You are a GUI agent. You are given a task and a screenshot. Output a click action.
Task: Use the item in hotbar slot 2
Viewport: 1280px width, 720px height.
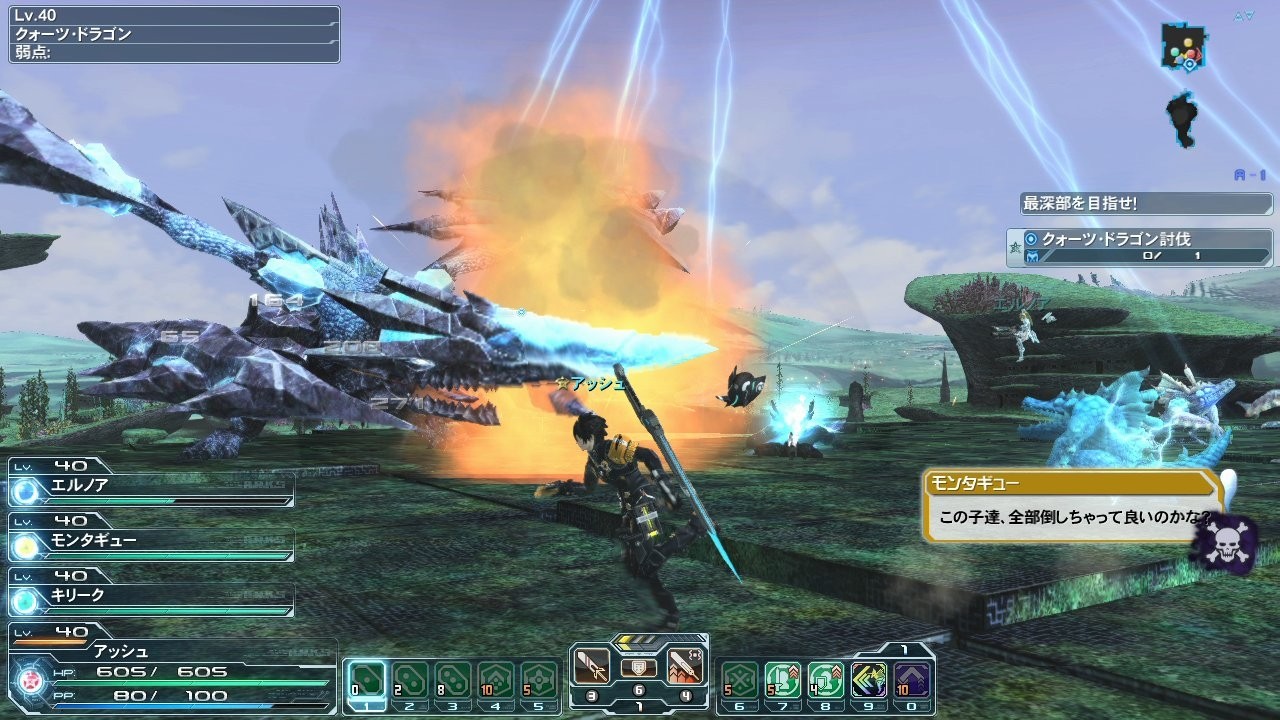coord(410,679)
